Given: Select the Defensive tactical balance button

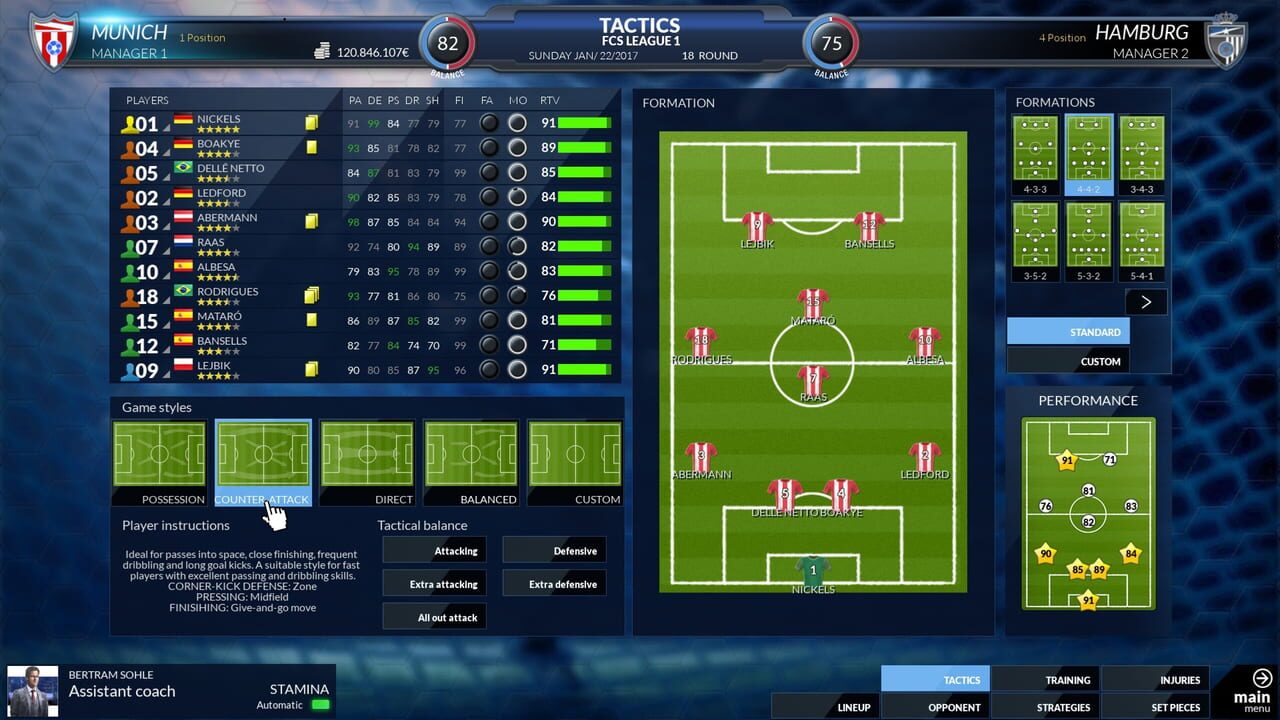Looking at the screenshot, I should click(x=554, y=550).
